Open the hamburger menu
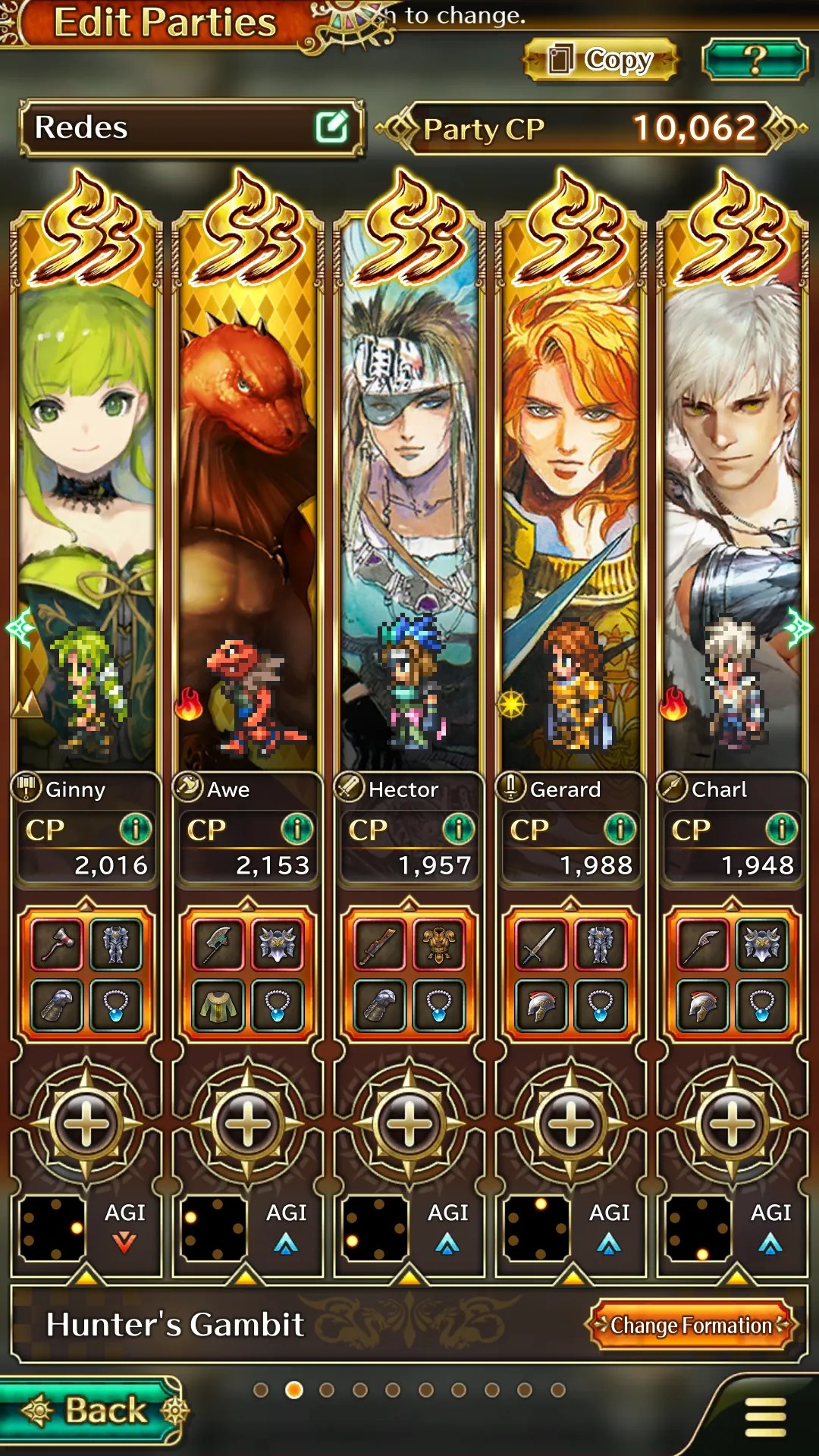The width and height of the screenshot is (819, 1456). 766,1417
